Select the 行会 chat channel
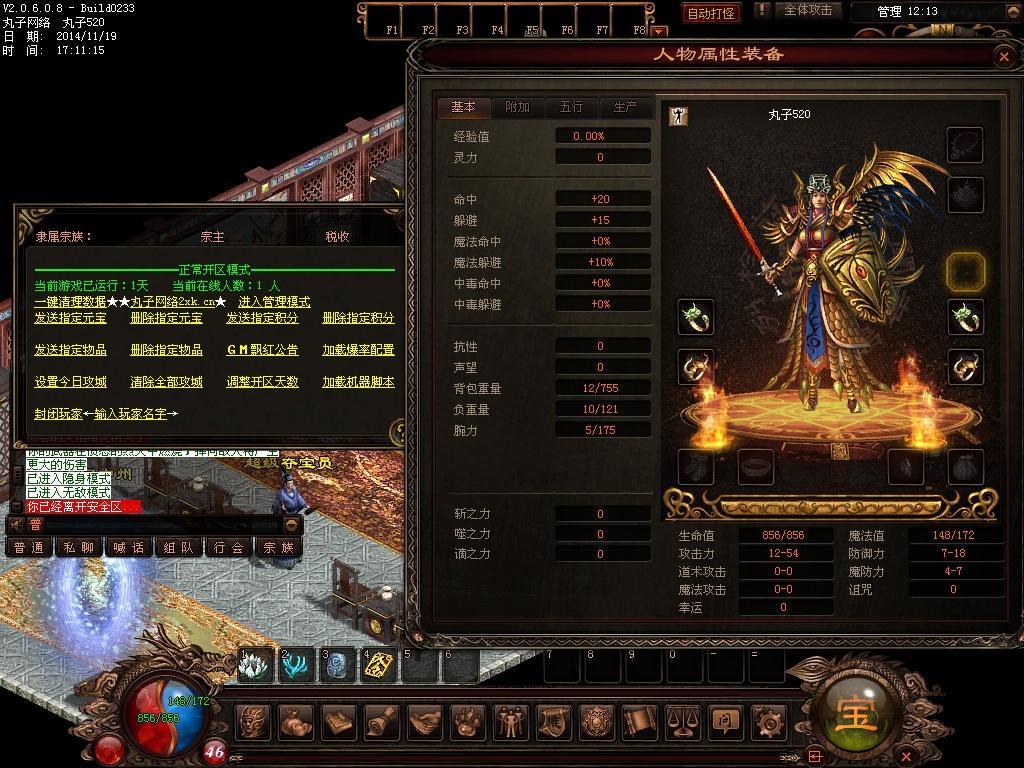The width and height of the screenshot is (1024, 768). click(x=229, y=547)
